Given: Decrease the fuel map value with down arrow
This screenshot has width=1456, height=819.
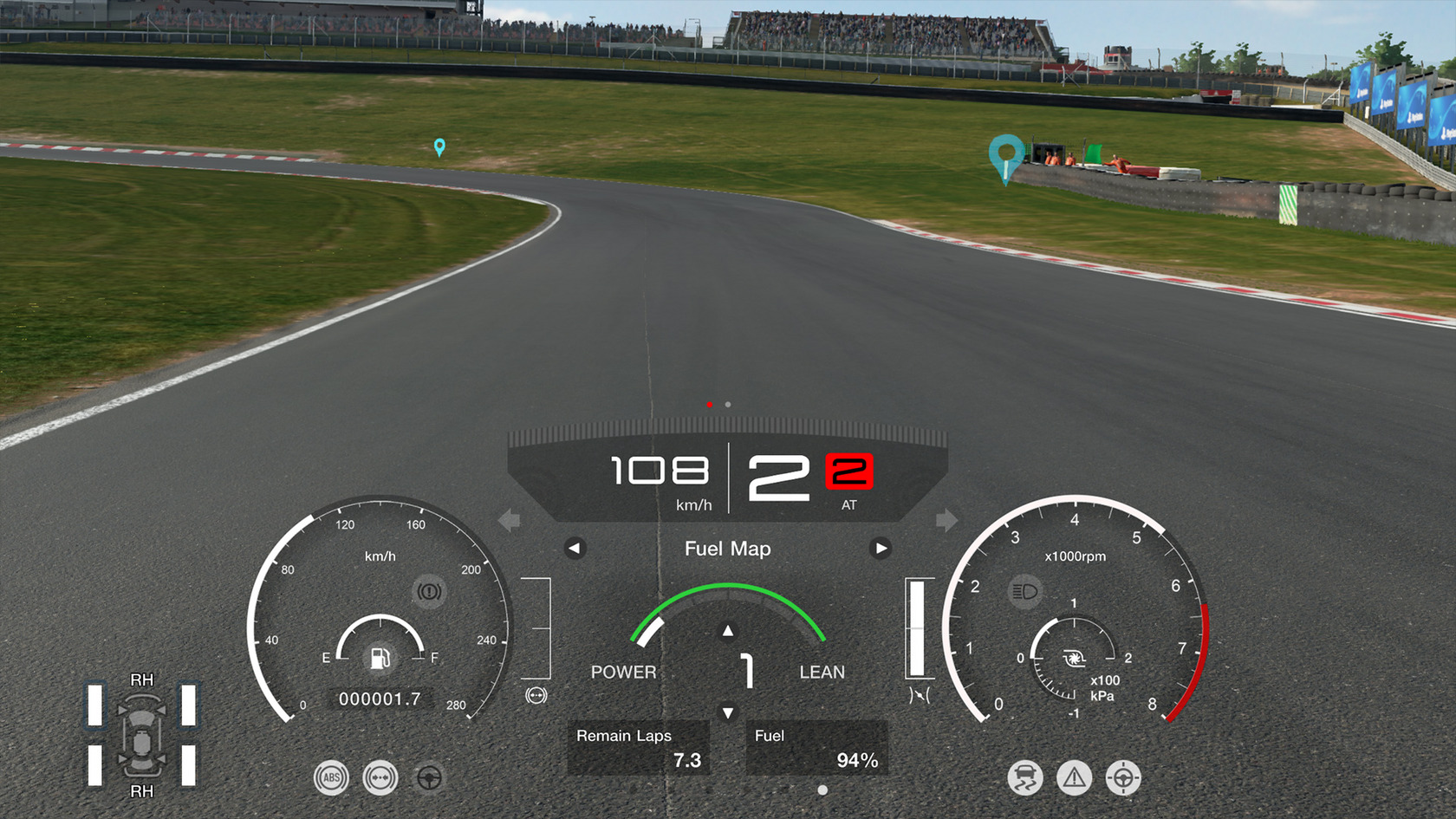Looking at the screenshot, I should [728, 713].
